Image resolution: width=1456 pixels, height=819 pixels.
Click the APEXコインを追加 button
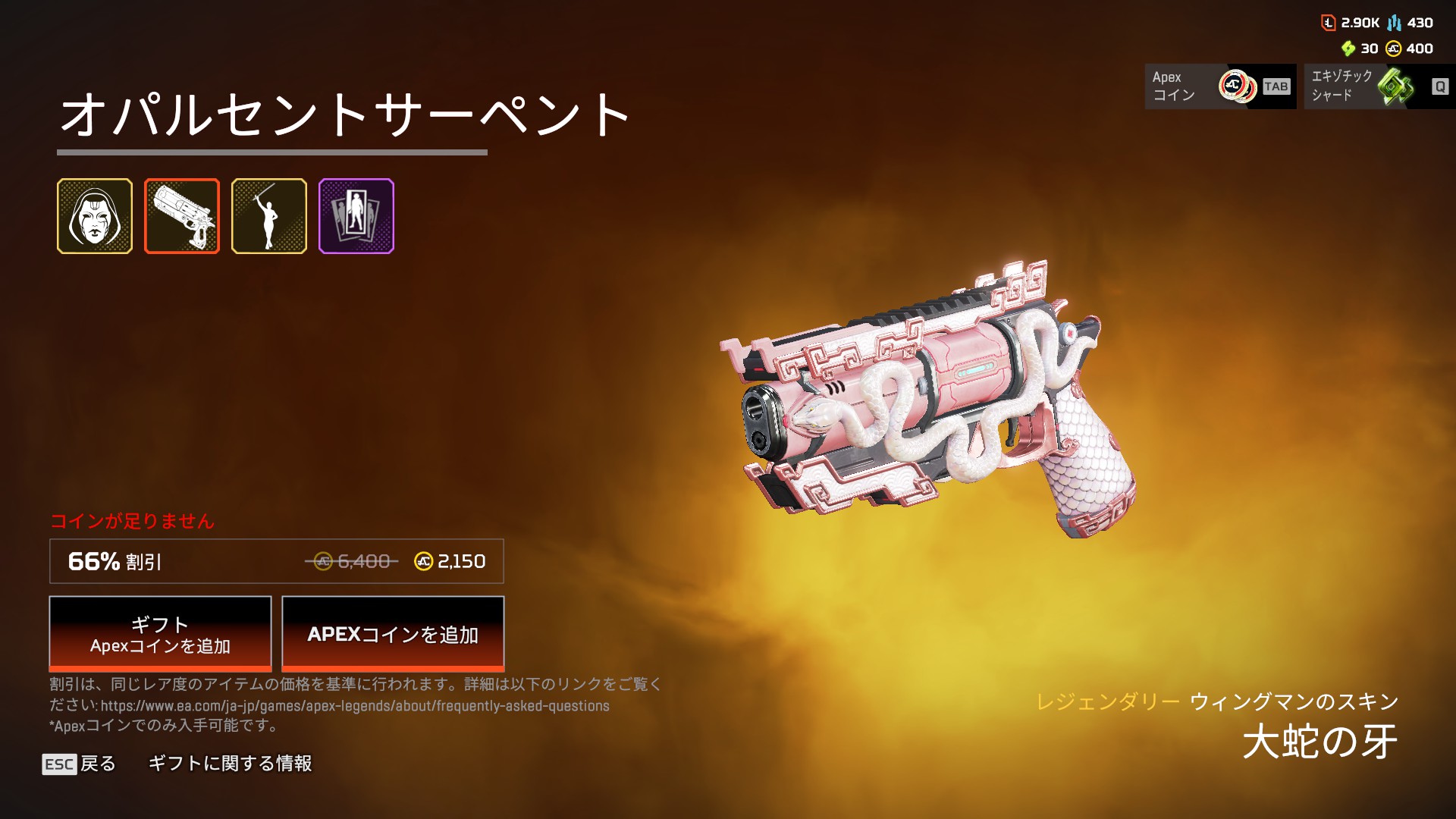click(393, 634)
